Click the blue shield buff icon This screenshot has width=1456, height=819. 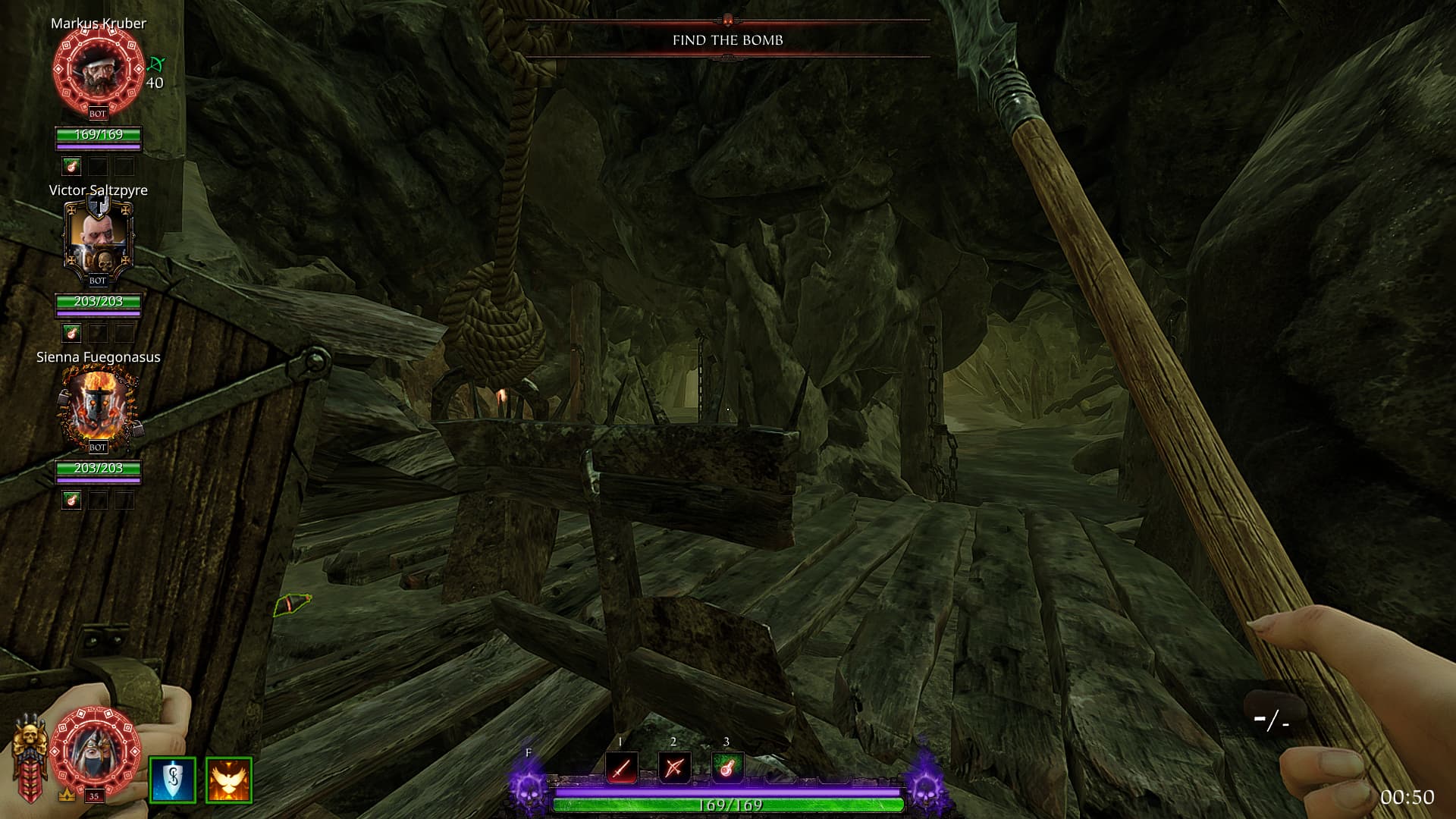(x=173, y=780)
